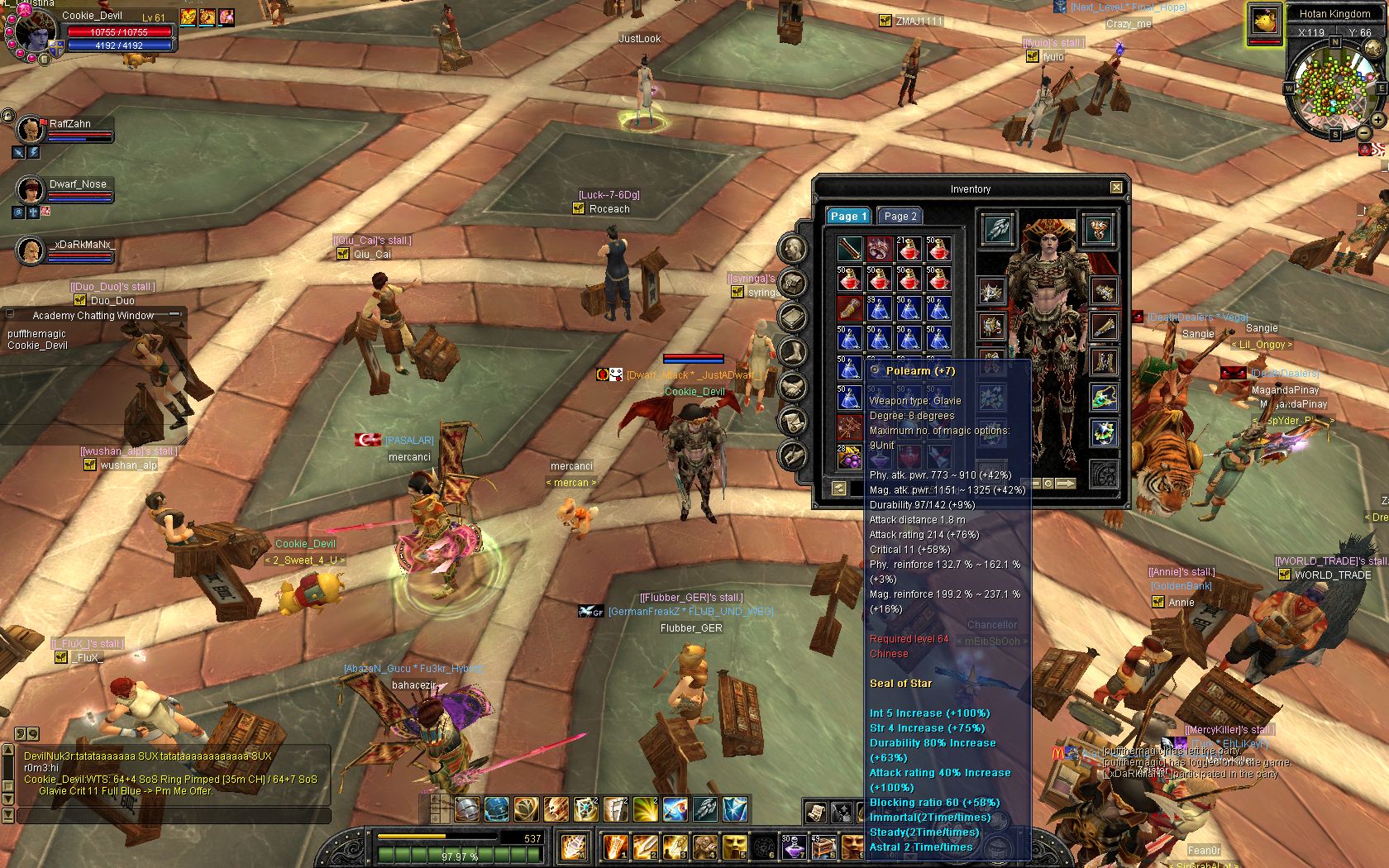Zoom in the minimap with plus button
The height and width of the screenshot is (868, 1389).
(x=1378, y=120)
